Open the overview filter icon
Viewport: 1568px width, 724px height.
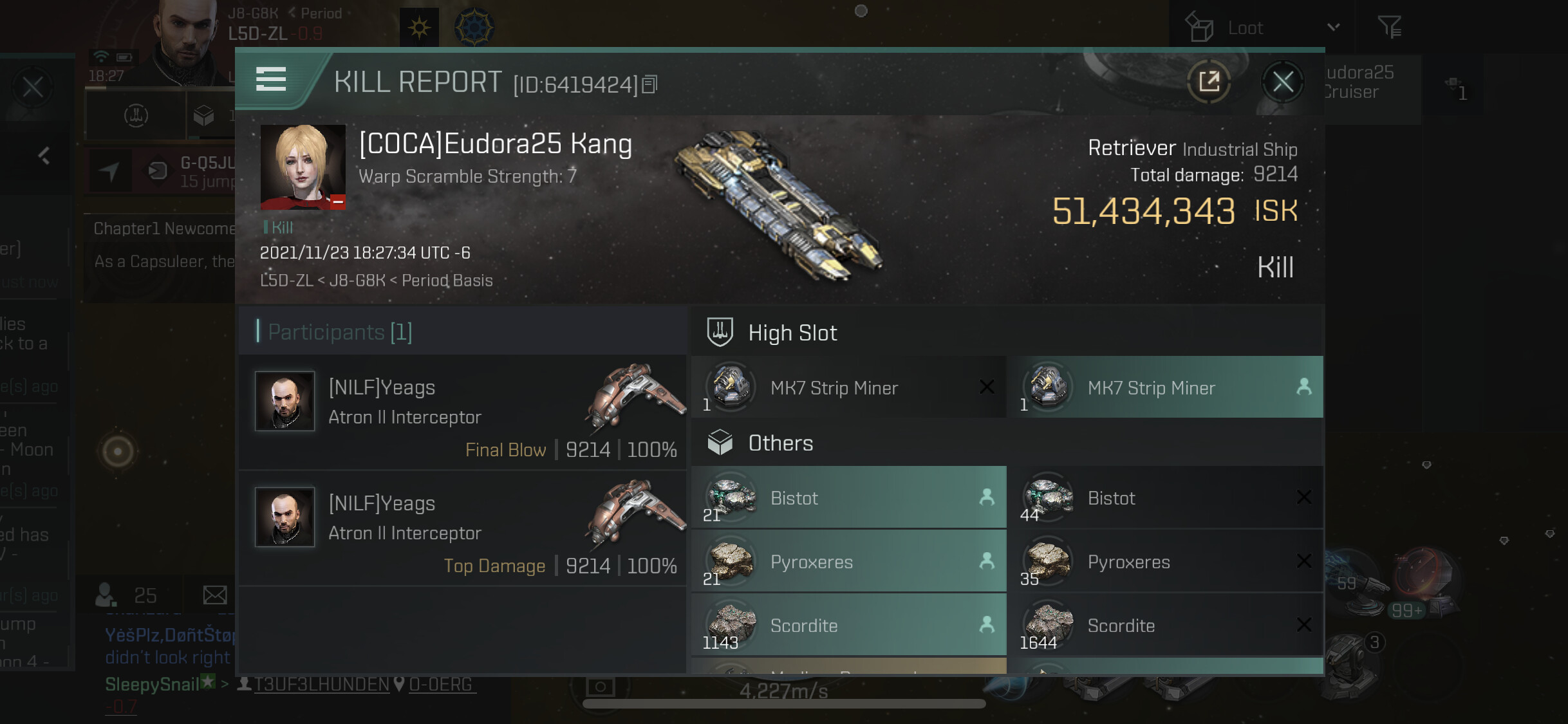pos(1389,28)
